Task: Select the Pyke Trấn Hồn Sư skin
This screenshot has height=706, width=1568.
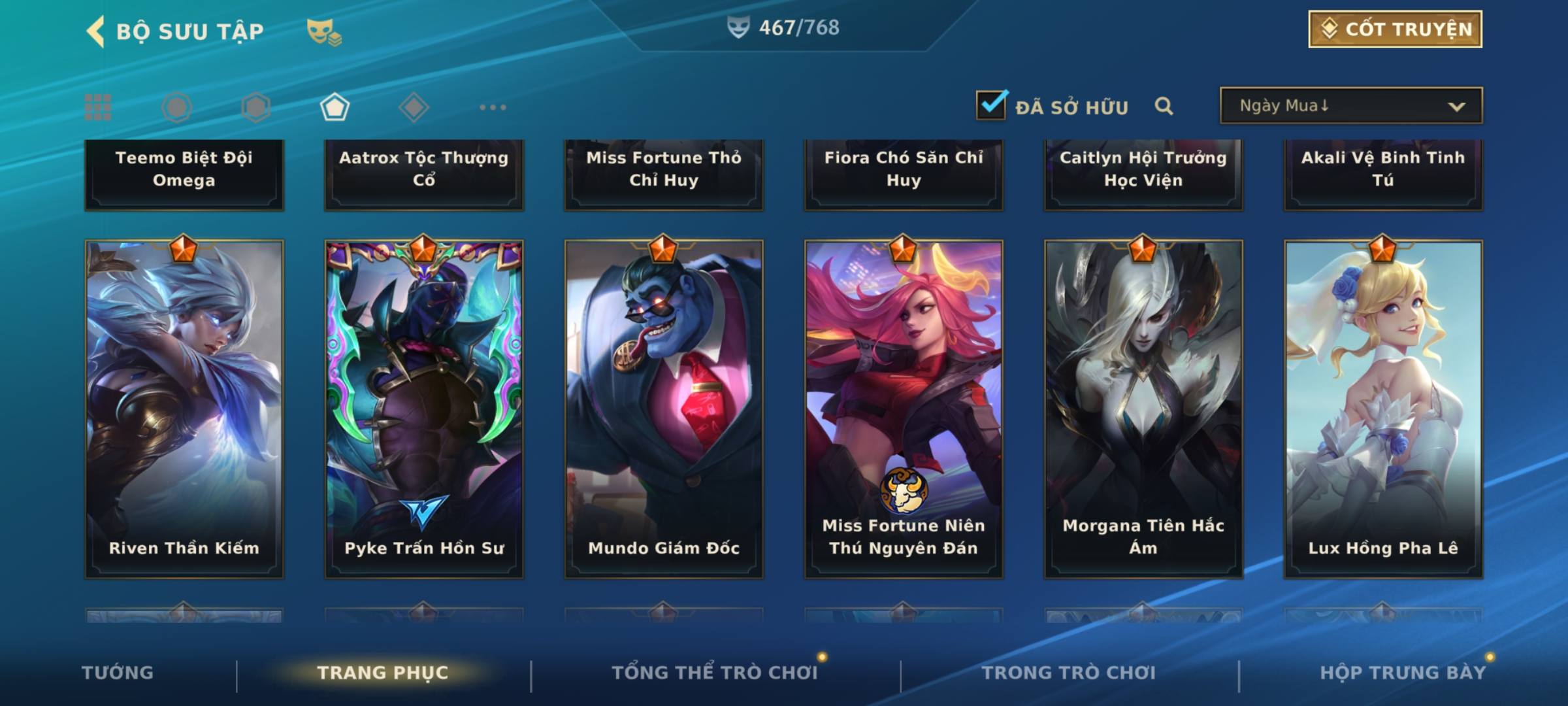Action: point(424,409)
